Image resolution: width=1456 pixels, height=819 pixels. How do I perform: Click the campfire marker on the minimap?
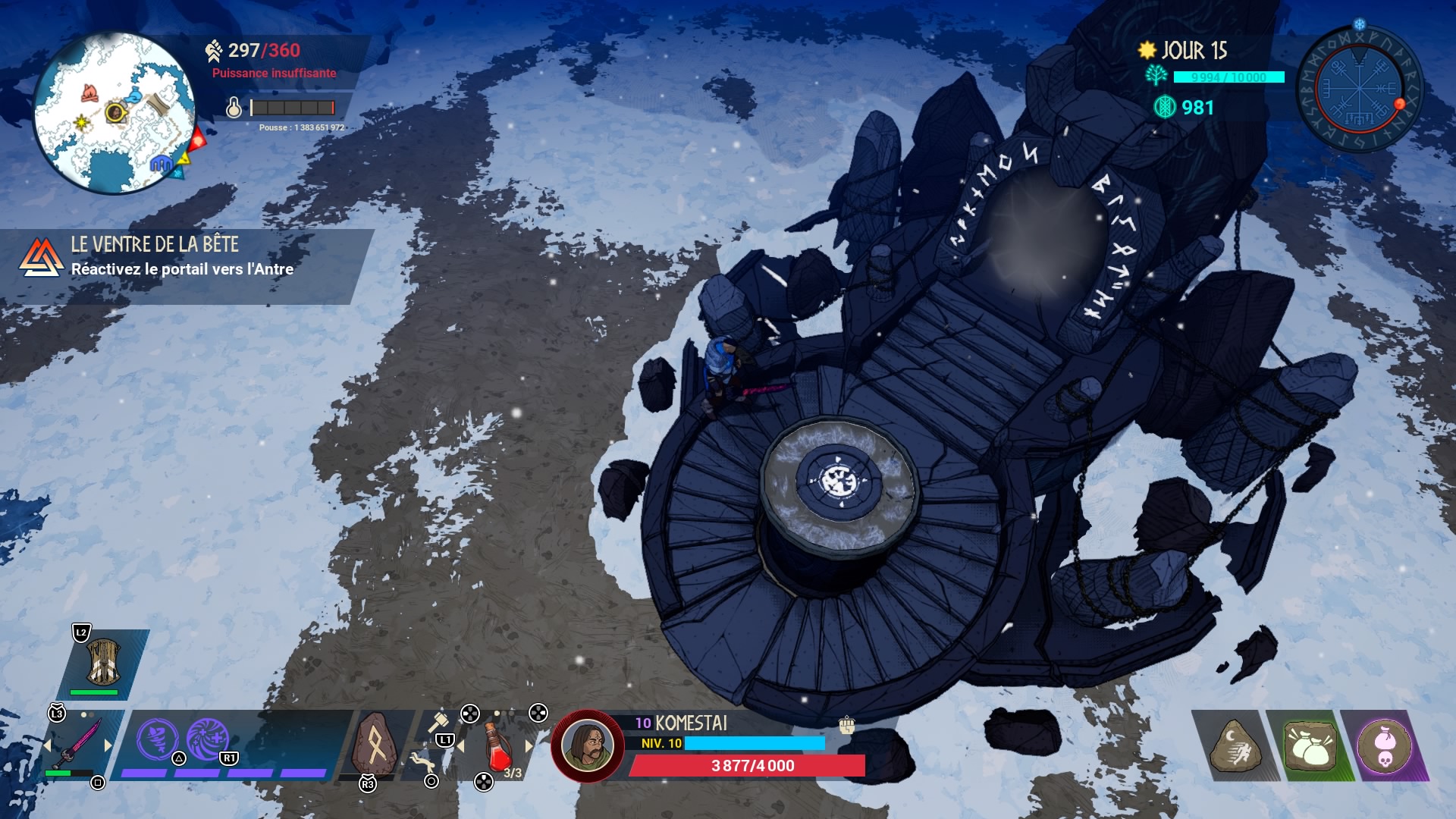point(89,93)
